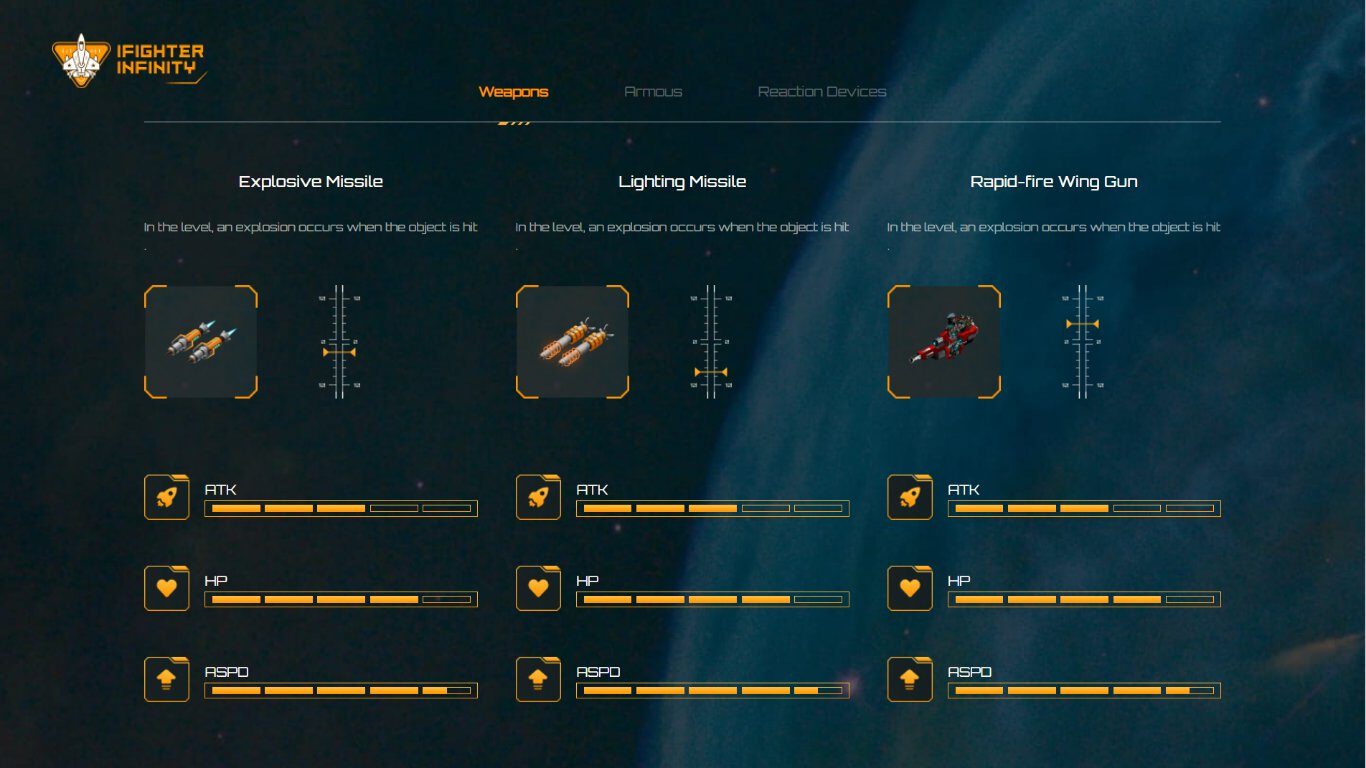
Task: Open the Explosive Missile weapon thumbnail
Action: tap(200, 341)
